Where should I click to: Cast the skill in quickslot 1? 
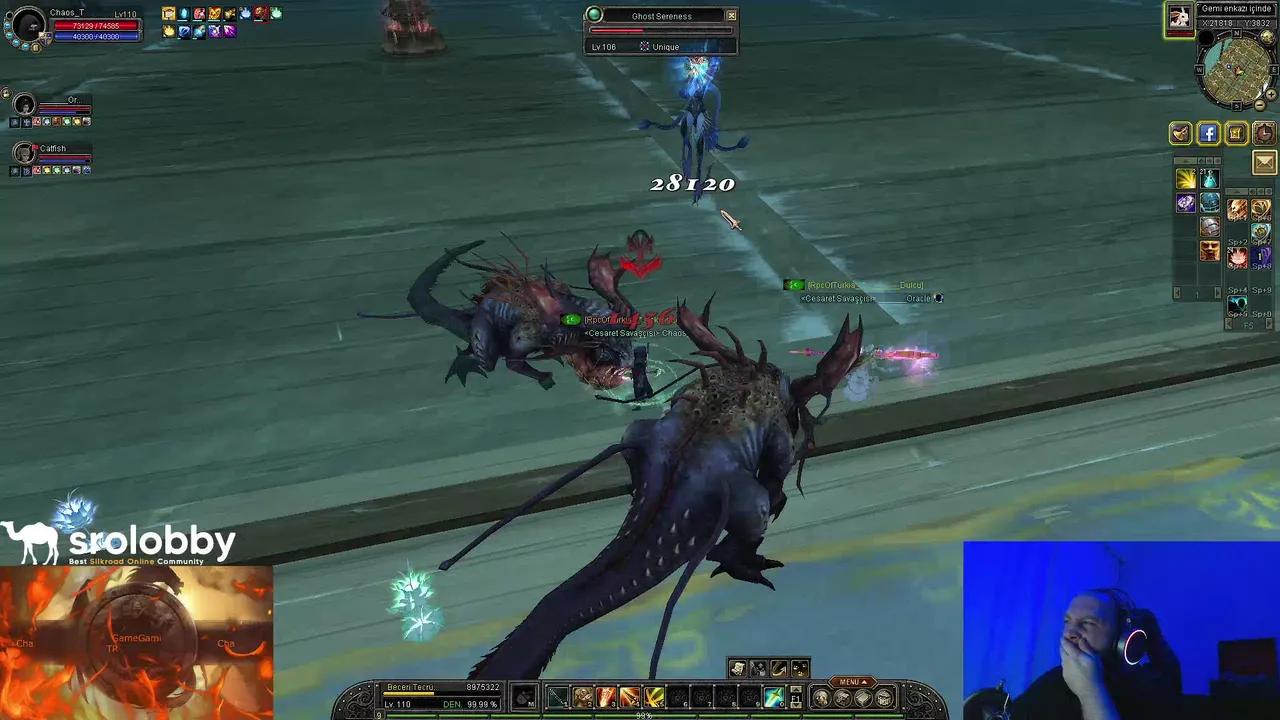click(x=559, y=699)
